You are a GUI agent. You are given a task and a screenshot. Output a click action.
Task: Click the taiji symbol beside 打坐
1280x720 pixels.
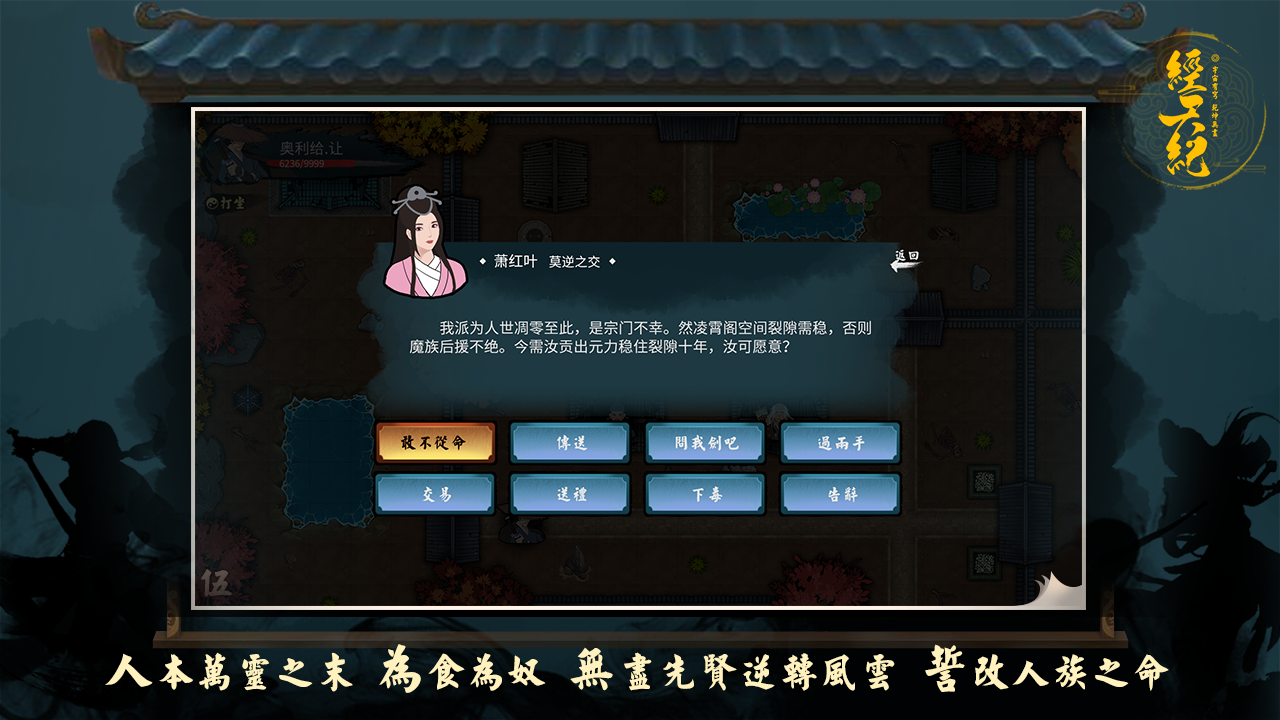pos(213,202)
